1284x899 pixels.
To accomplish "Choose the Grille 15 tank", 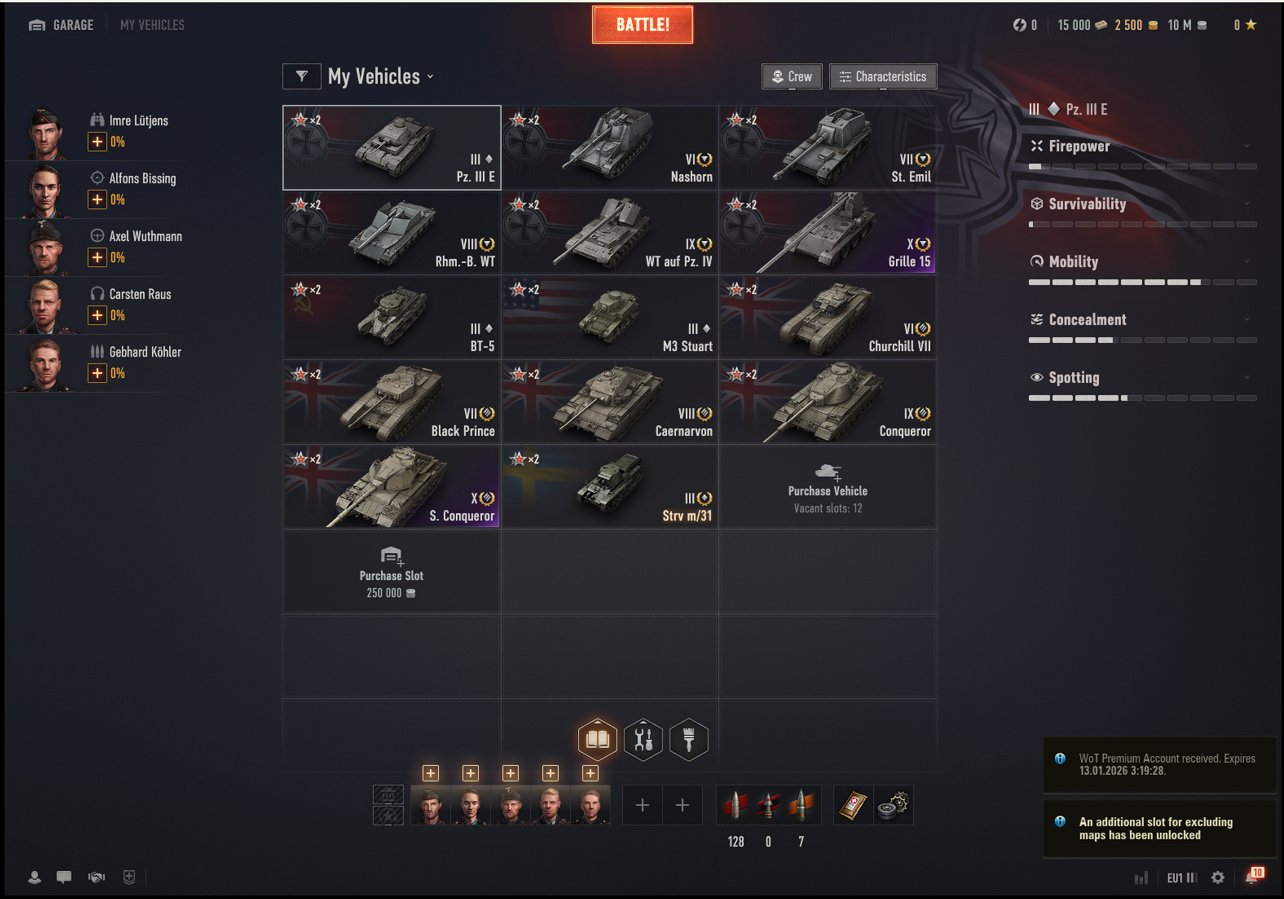I will (x=827, y=232).
